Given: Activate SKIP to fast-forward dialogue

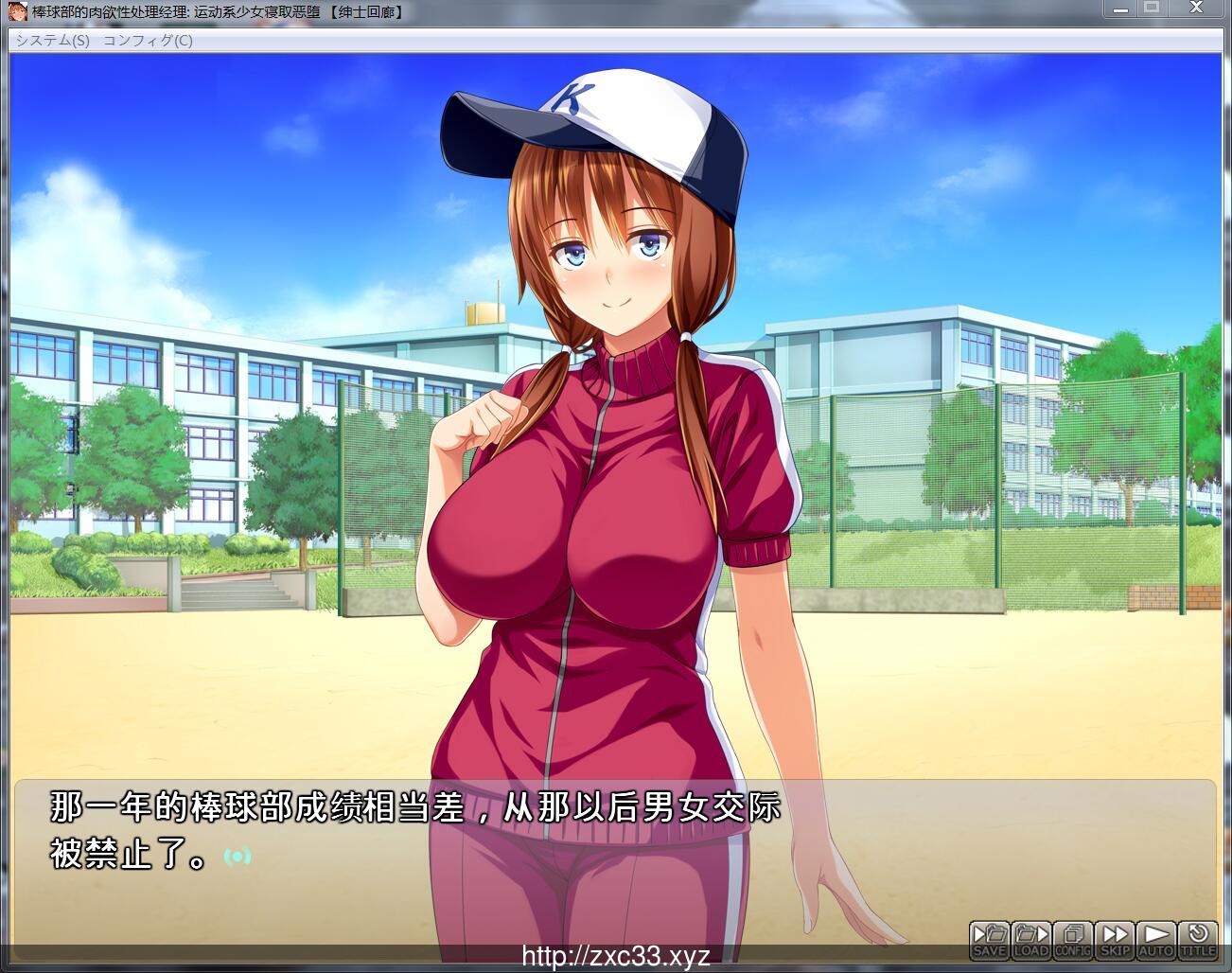Looking at the screenshot, I should tap(1115, 940).
